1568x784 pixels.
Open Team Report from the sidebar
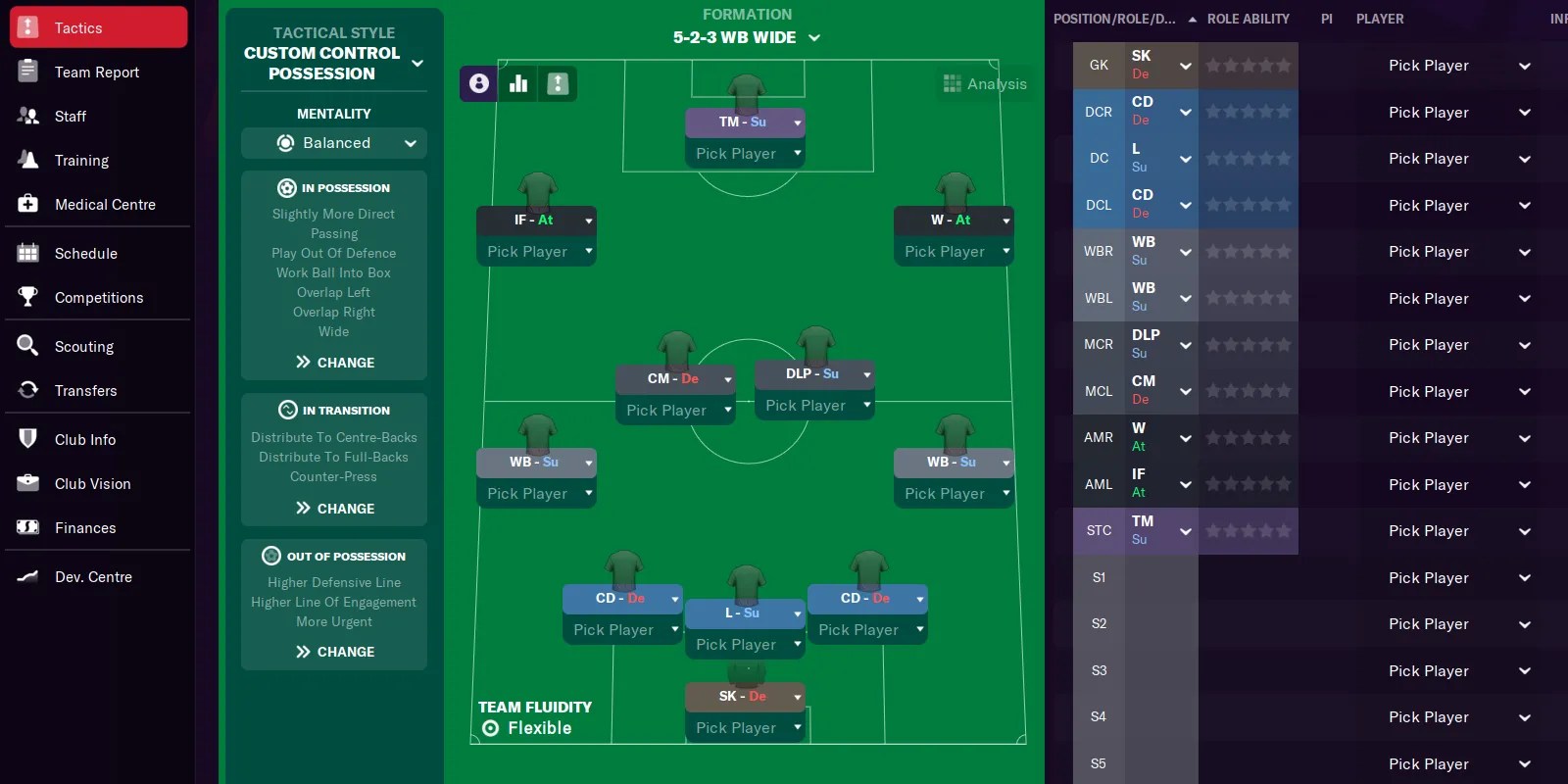(x=98, y=72)
